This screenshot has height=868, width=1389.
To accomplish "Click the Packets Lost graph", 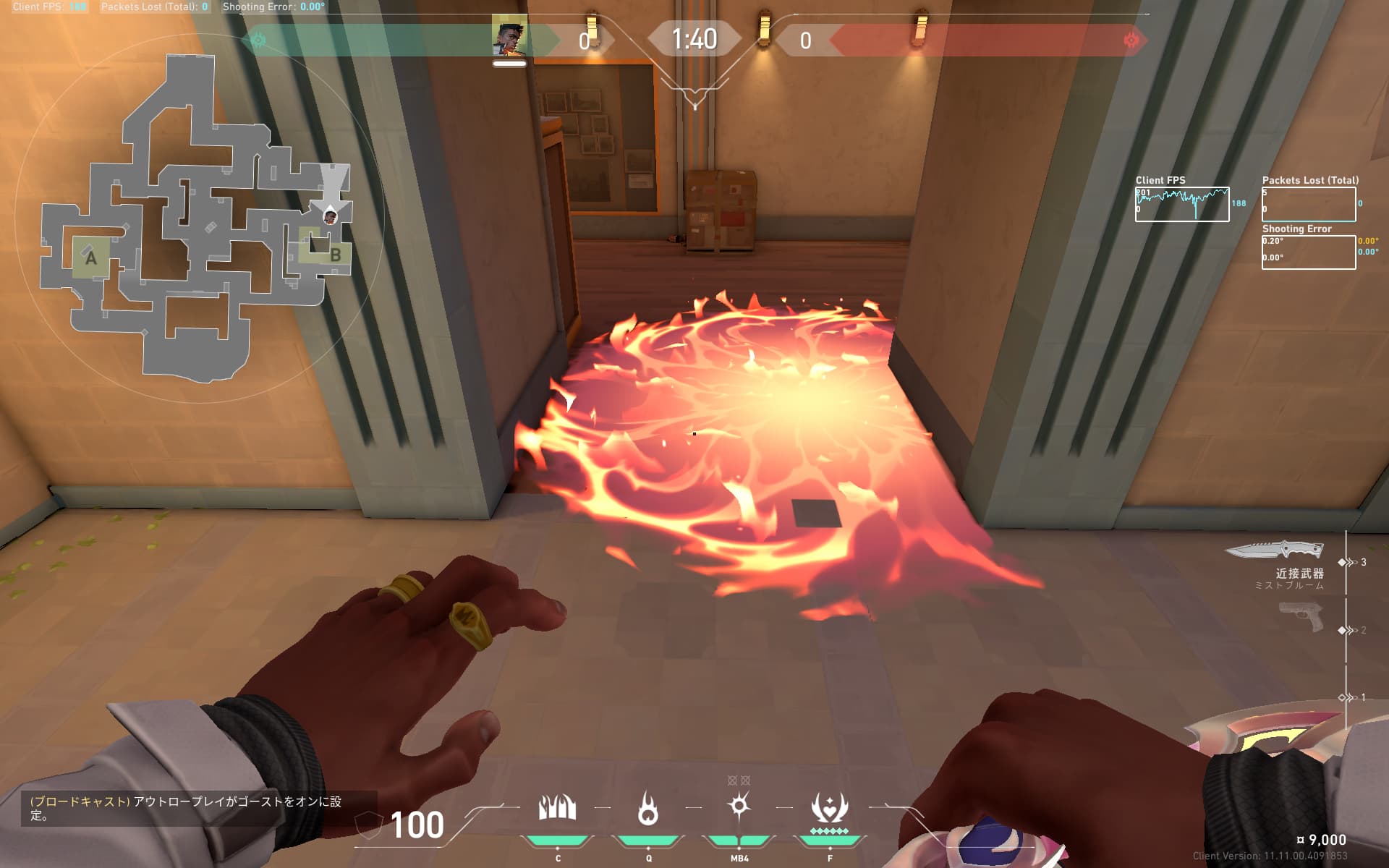I will coord(1308,205).
